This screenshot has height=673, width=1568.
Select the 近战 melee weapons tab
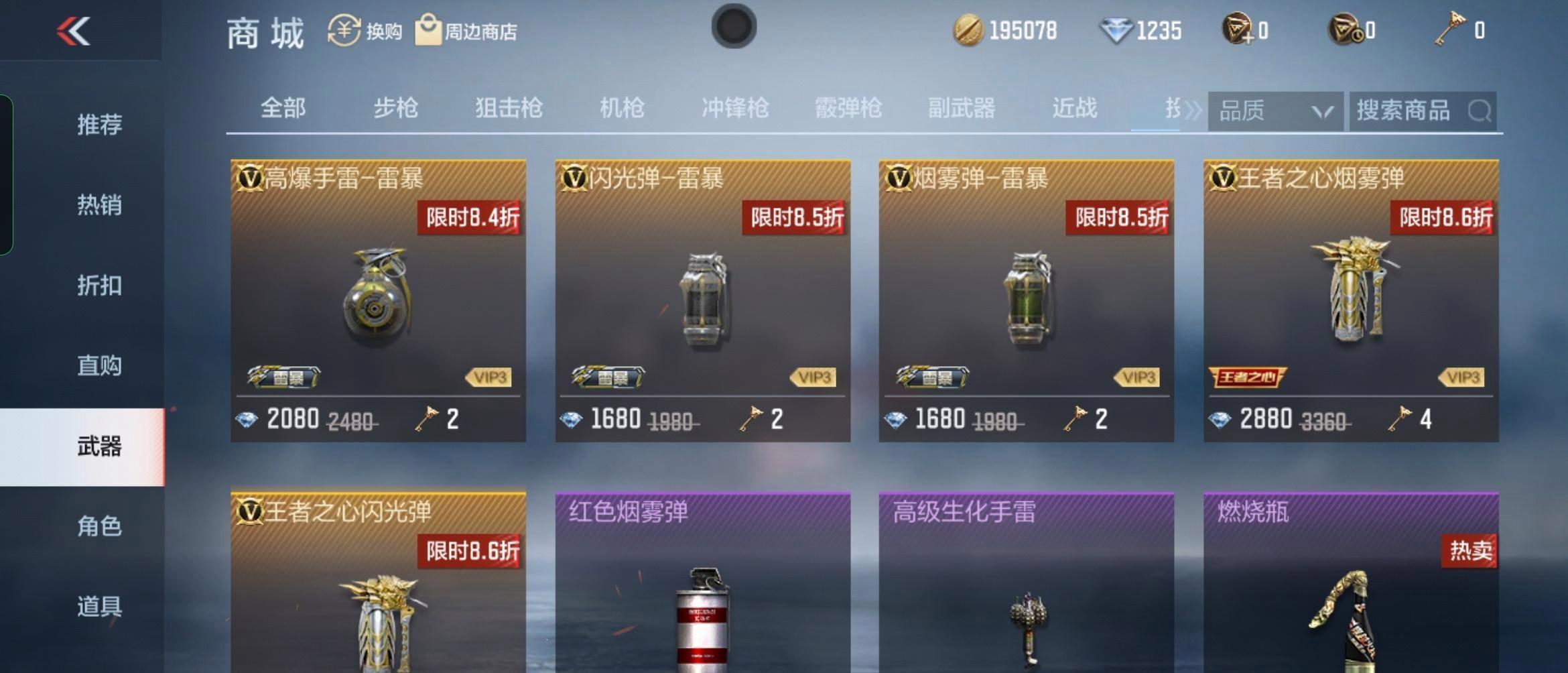click(x=1073, y=109)
